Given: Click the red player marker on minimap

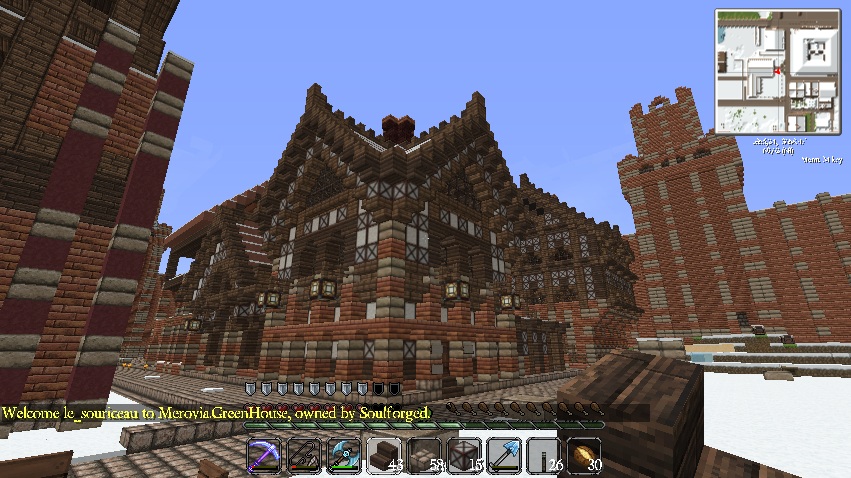Looking at the screenshot, I should (x=777, y=72).
